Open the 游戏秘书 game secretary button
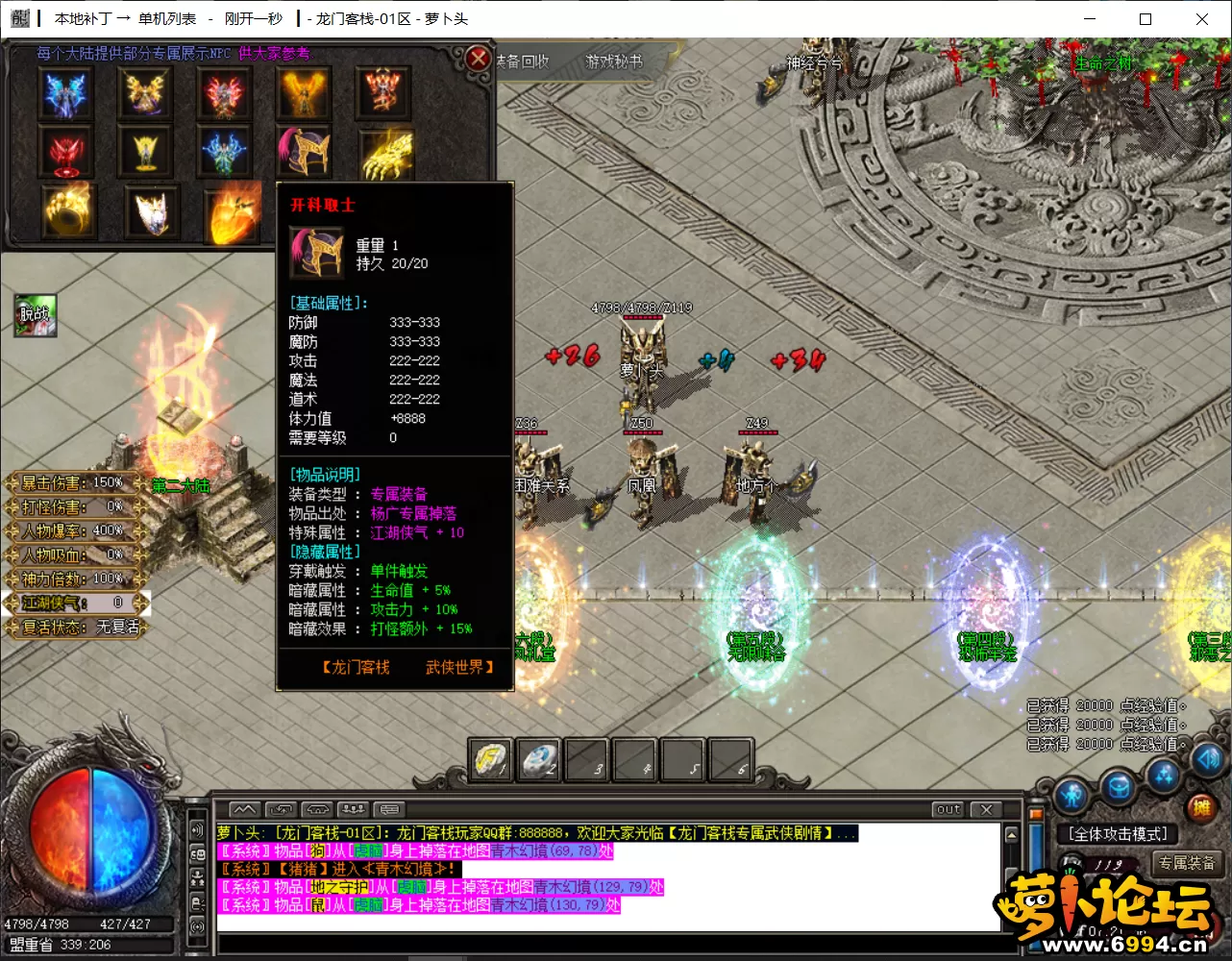This screenshot has width=1232, height=961. click(614, 62)
